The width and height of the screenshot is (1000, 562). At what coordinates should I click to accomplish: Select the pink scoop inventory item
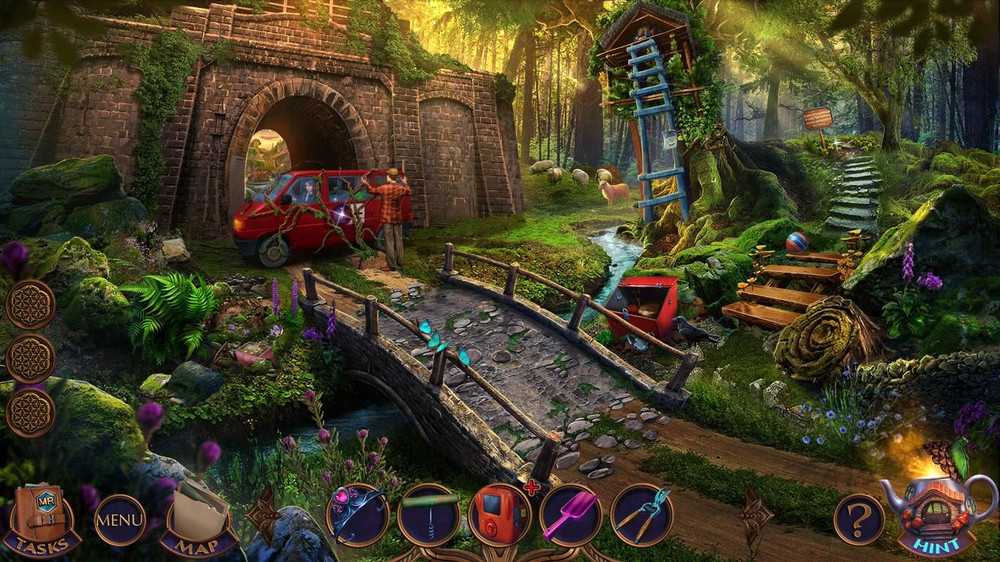pyautogui.click(x=570, y=515)
